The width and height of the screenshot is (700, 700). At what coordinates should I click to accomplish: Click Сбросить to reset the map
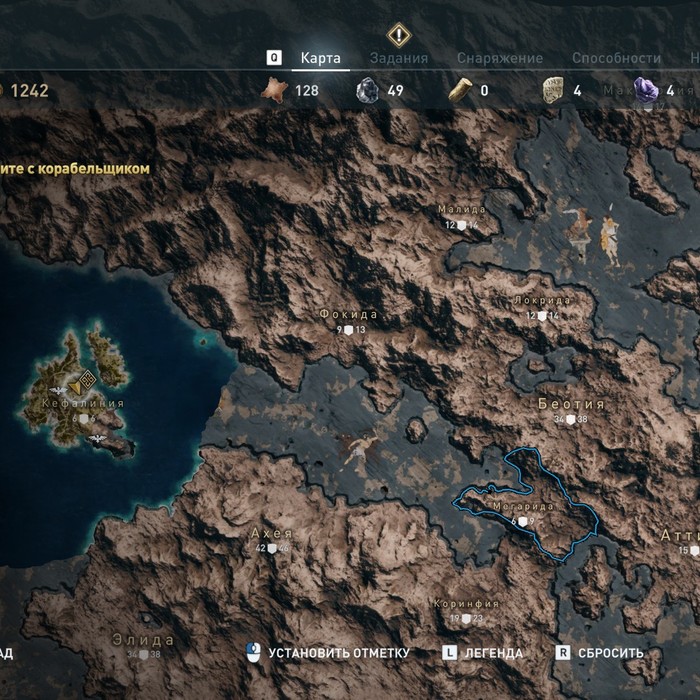[609, 653]
